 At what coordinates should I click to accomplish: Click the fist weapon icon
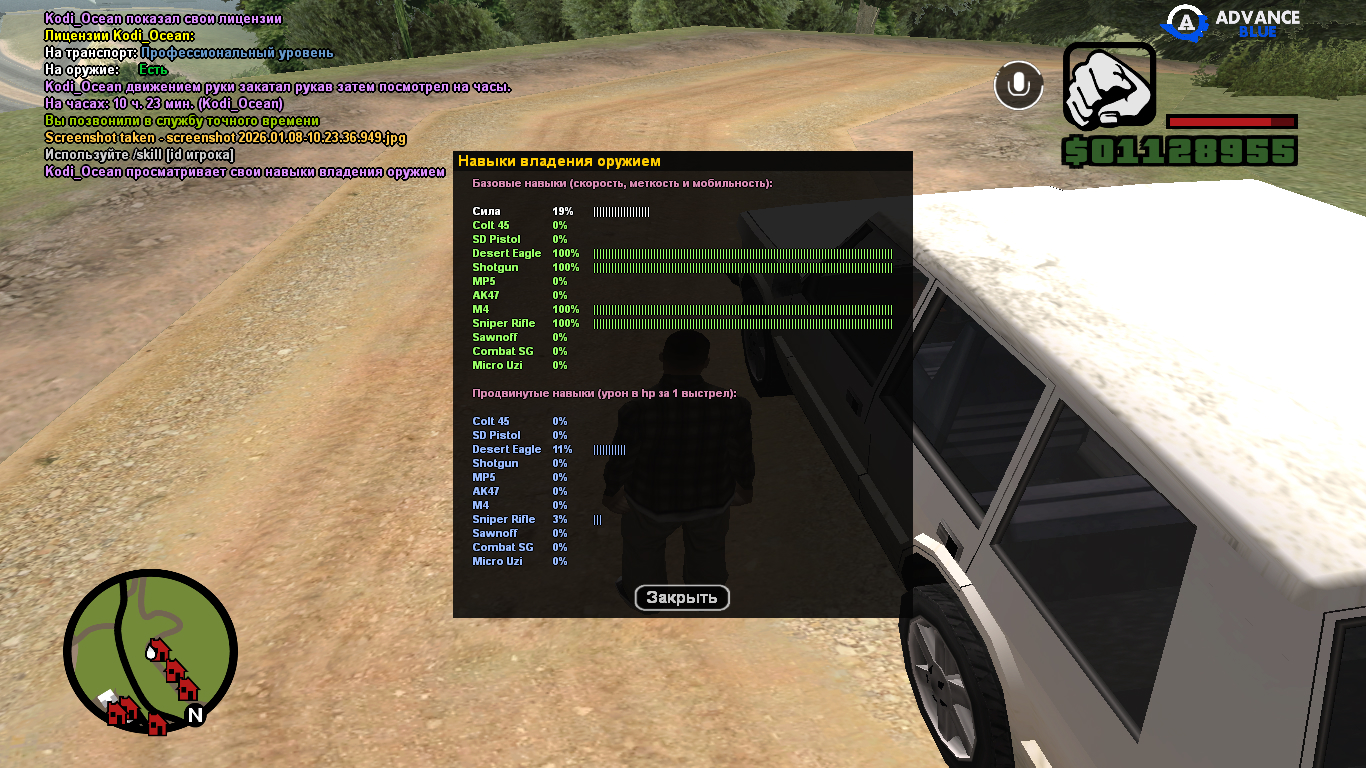[x=1109, y=86]
